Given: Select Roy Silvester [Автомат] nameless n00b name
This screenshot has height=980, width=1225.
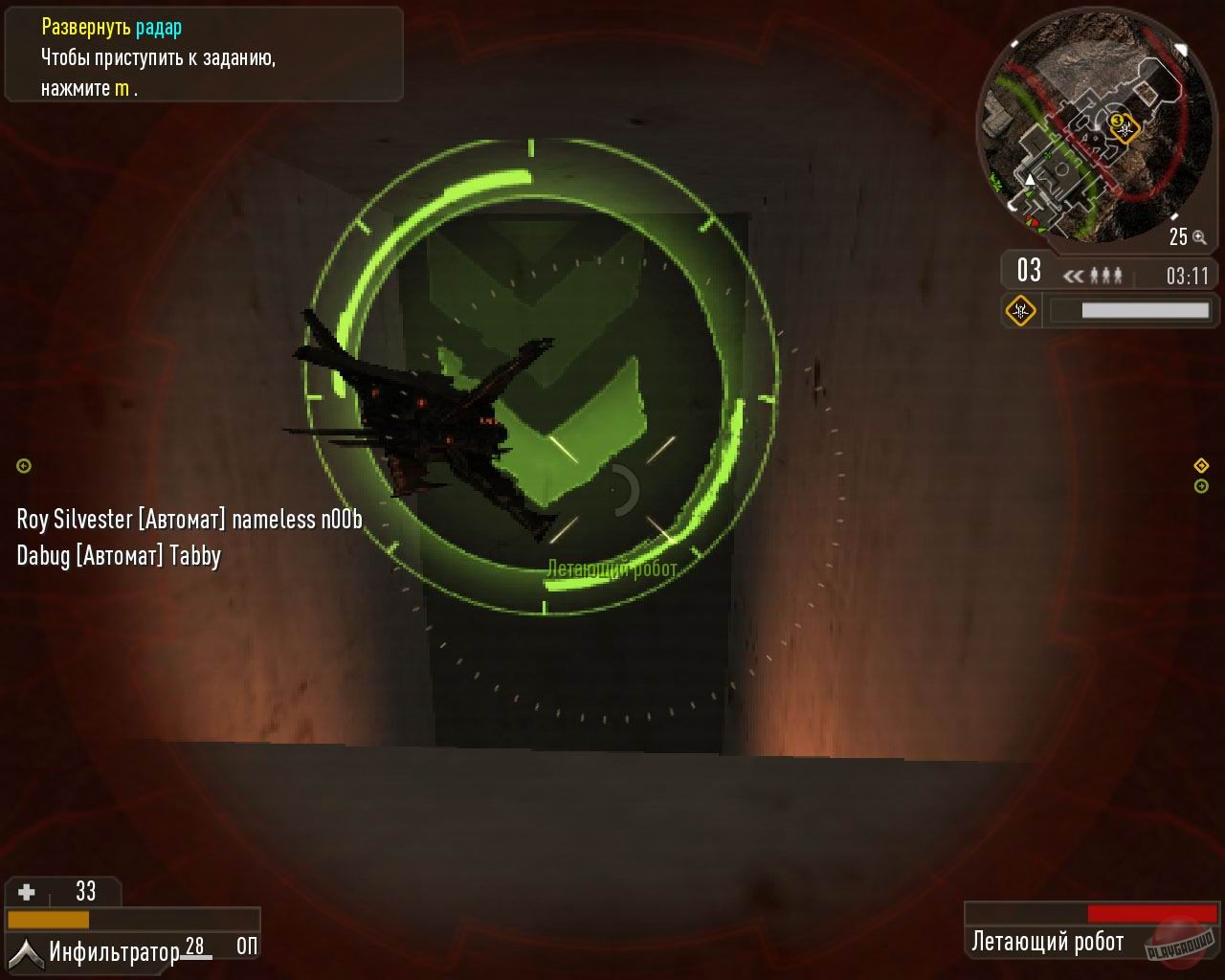Looking at the screenshot, I should click(189, 518).
